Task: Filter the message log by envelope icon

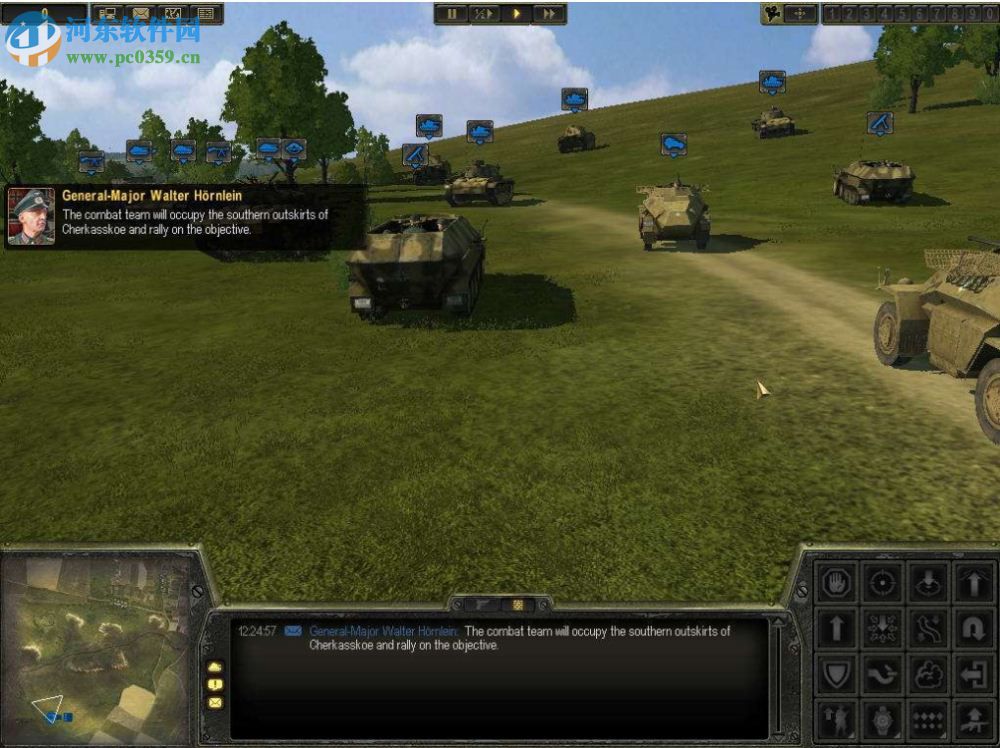Action: pyautogui.click(x=215, y=703)
